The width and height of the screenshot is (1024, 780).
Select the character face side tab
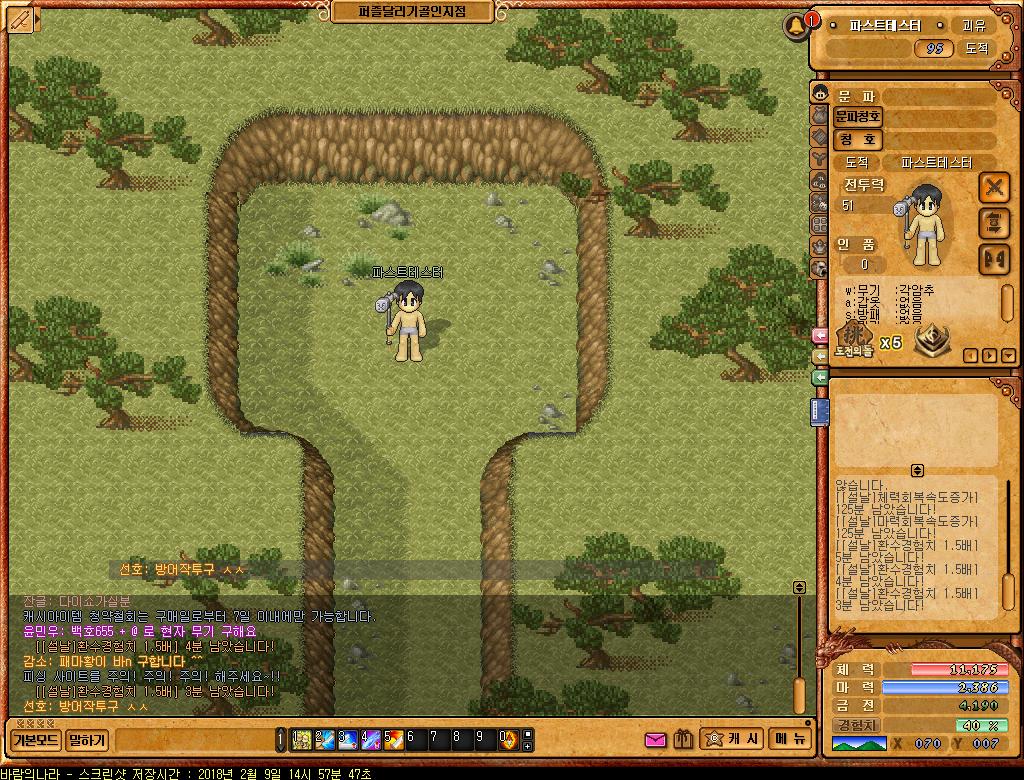point(819,95)
